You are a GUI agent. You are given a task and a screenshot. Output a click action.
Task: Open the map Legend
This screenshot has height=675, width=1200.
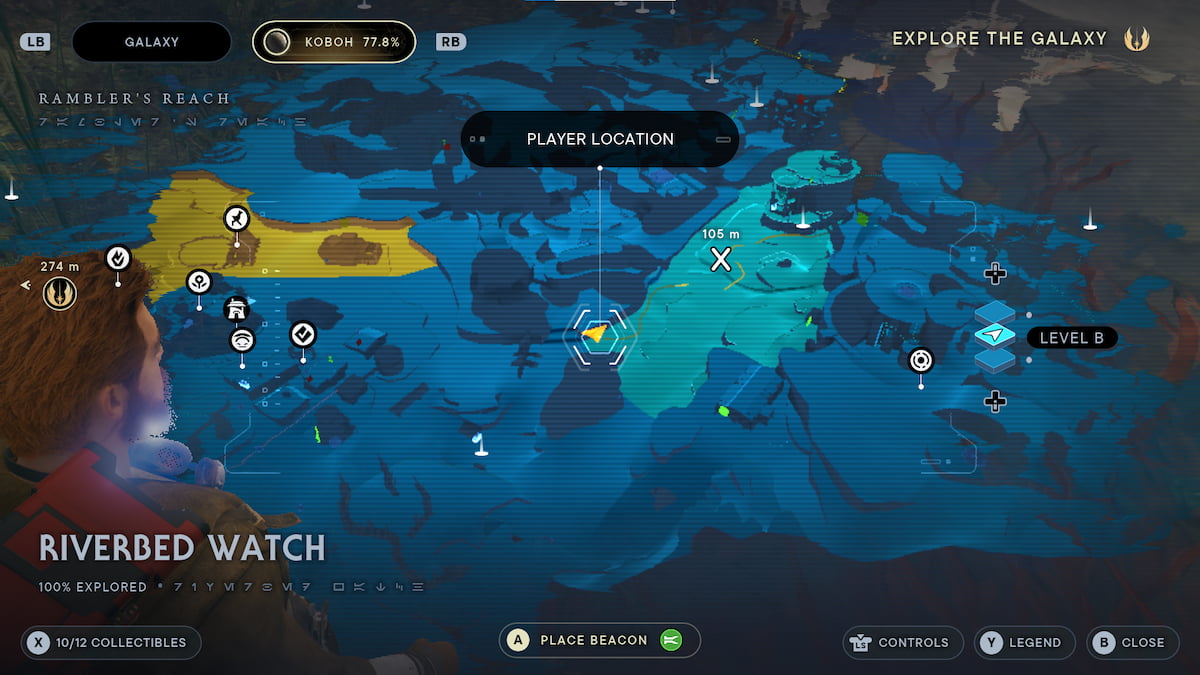coord(1025,642)
